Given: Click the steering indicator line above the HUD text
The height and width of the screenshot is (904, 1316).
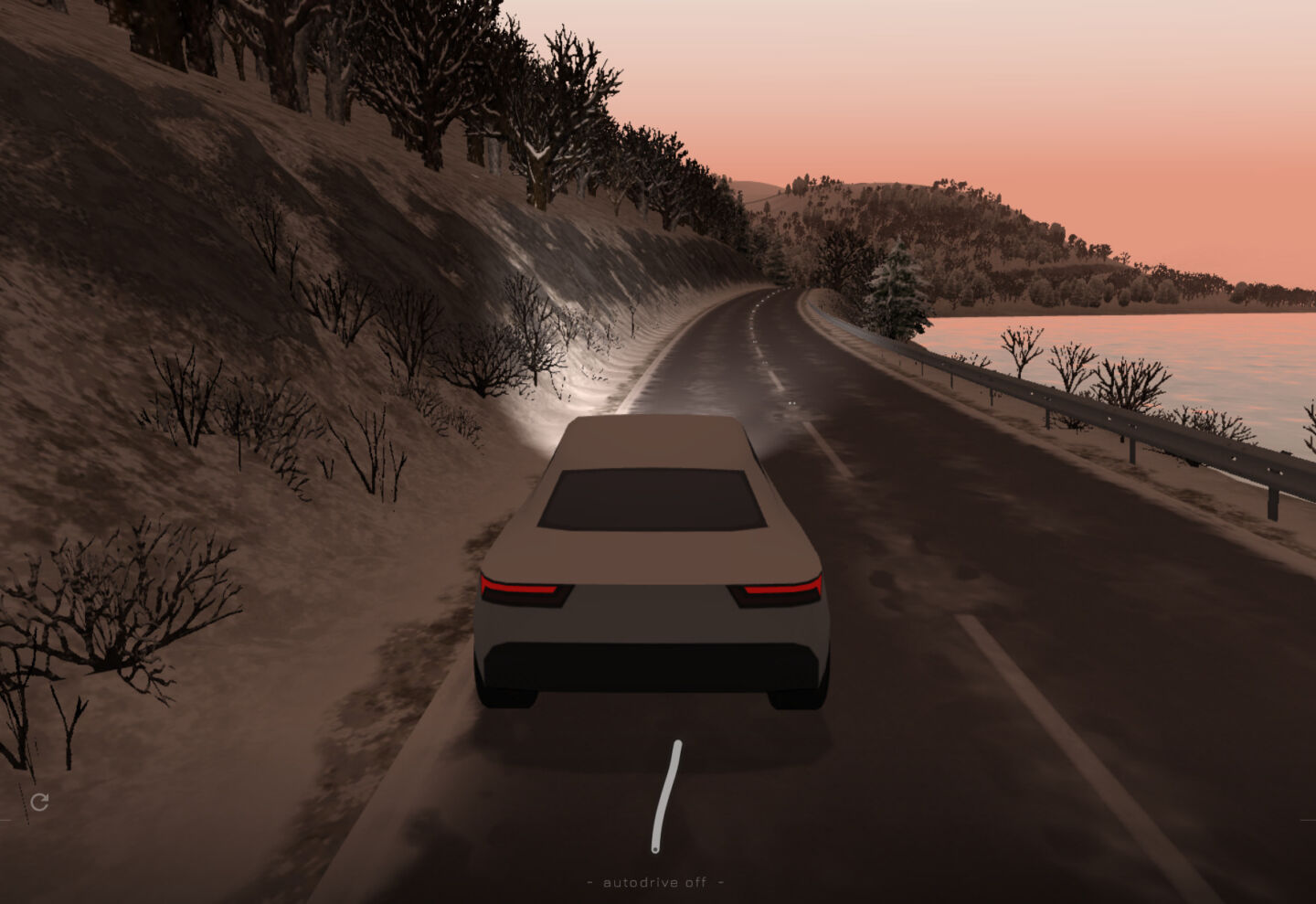Looking at the screenshot, I should [666, 795].
